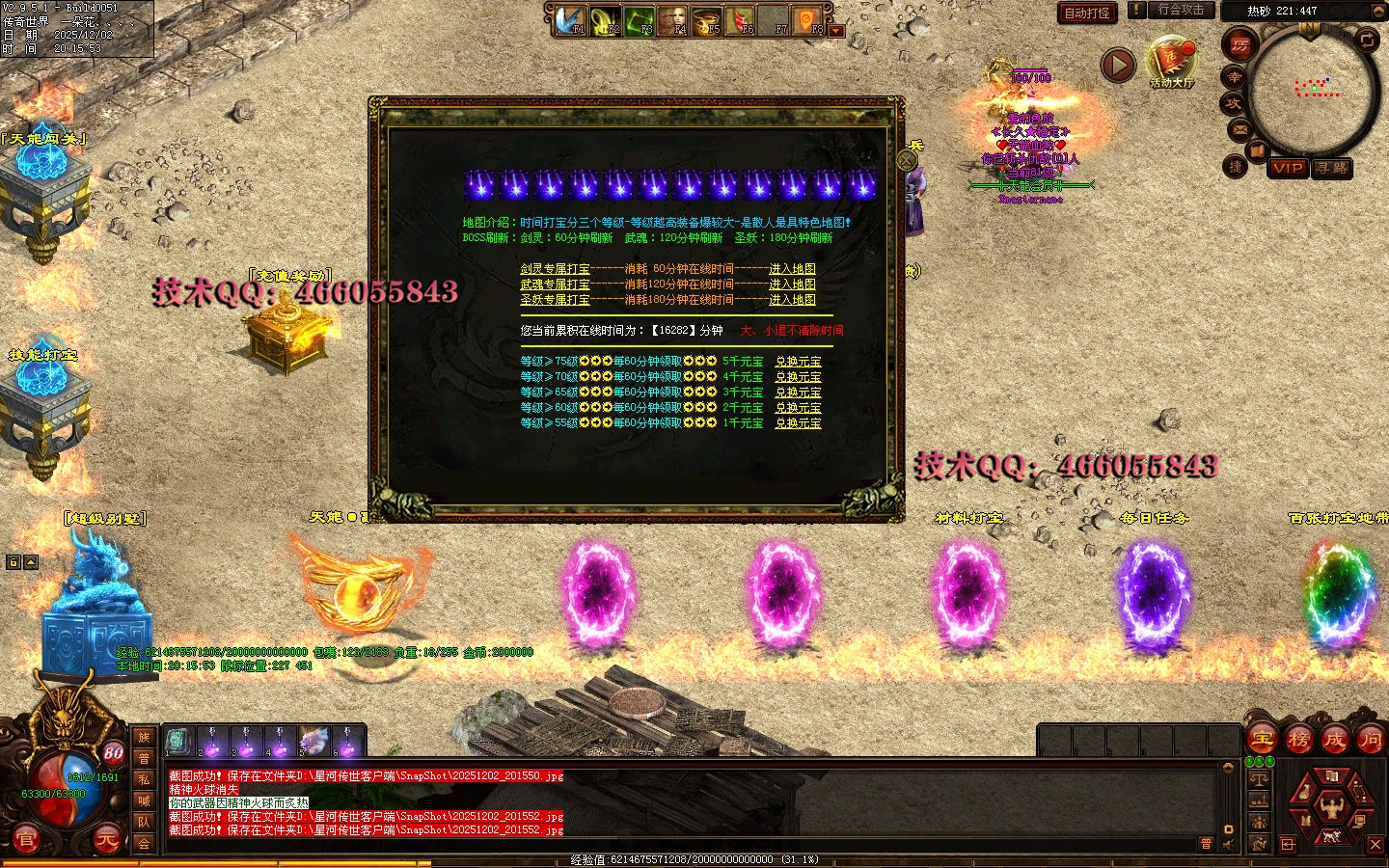
Task: Redeem 1千元宝 reward with 兑换元宝
Action: pos(798,423)
